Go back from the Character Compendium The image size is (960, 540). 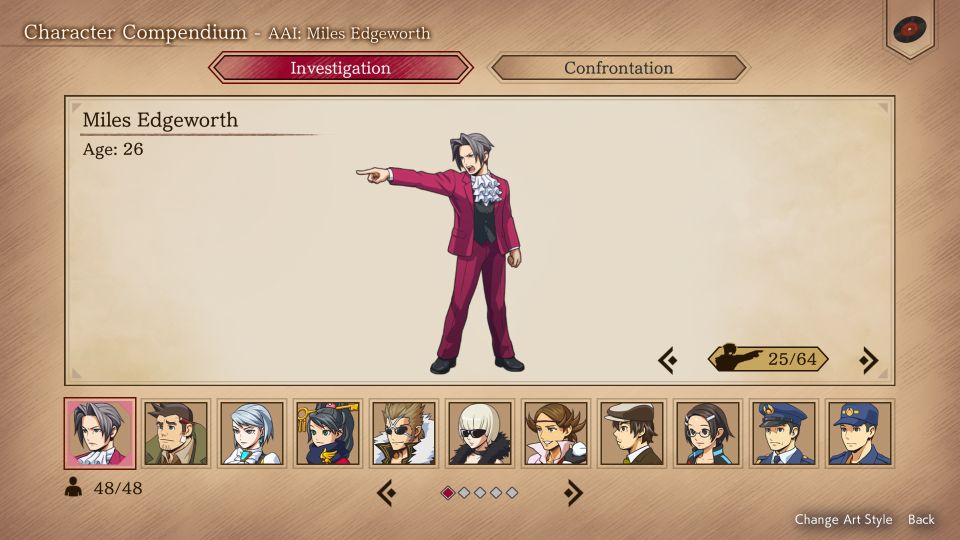[921, 519]
